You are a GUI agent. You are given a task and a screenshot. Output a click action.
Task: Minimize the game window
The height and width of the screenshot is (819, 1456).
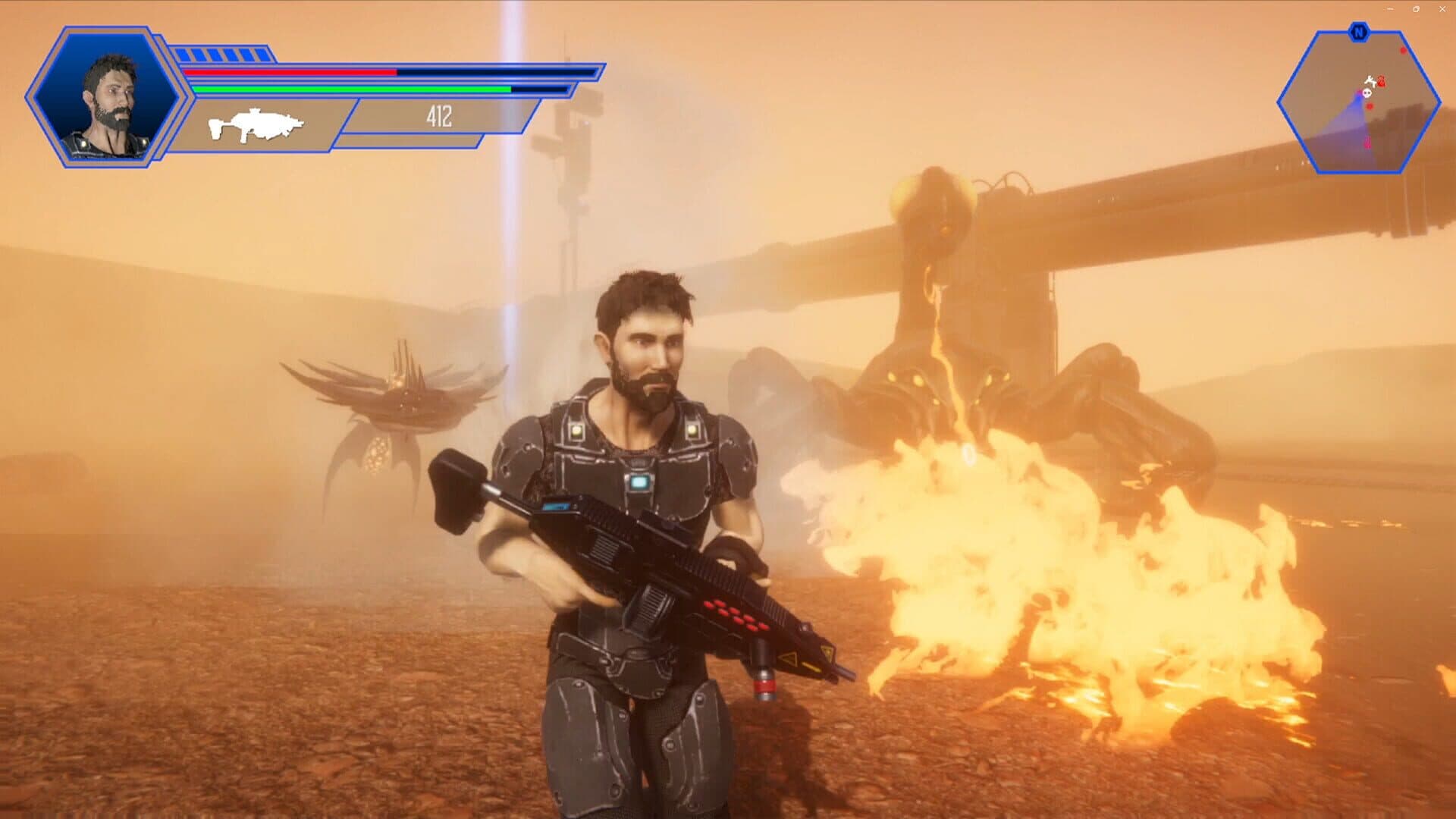click(1391, 9)
